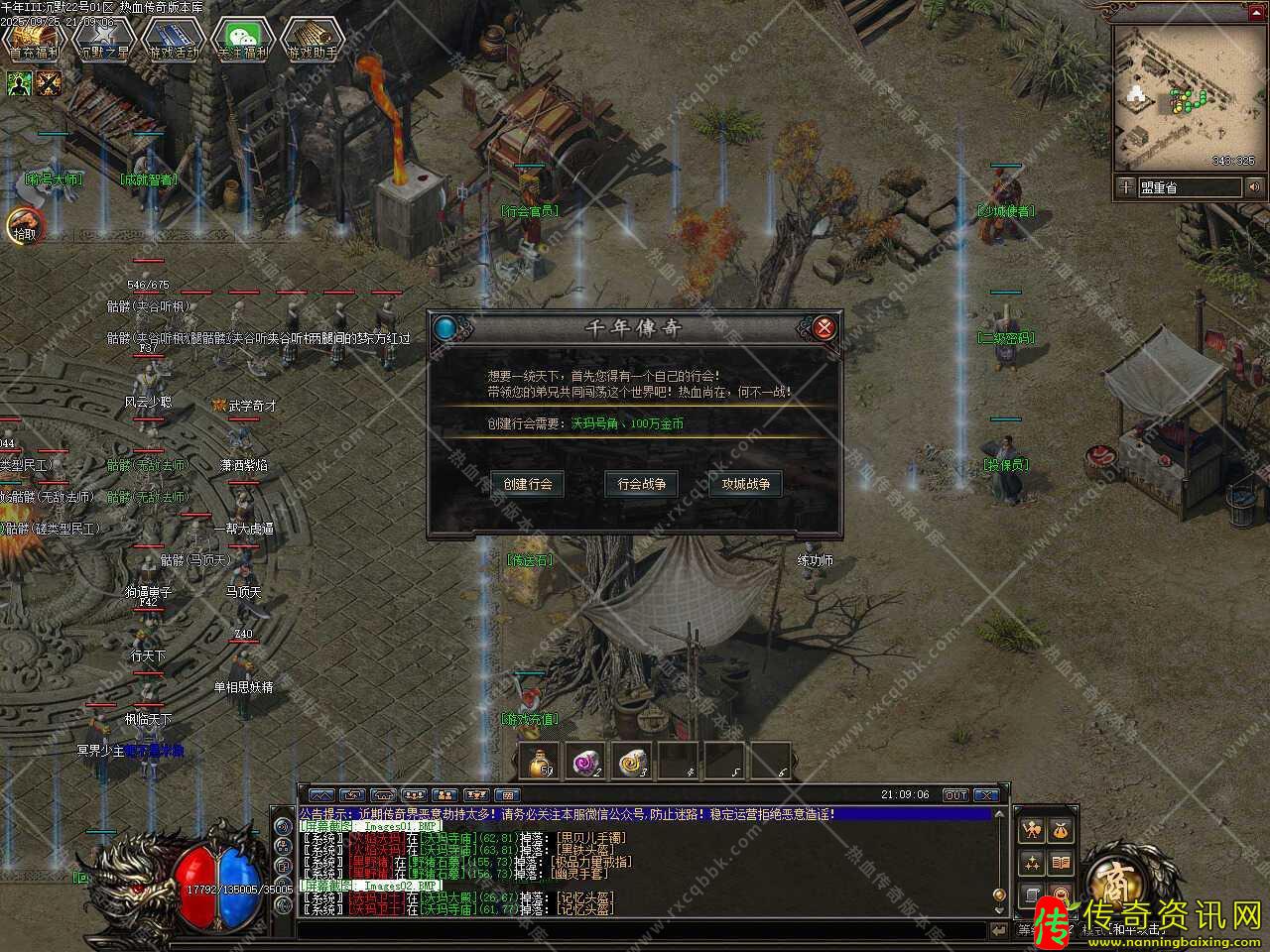
Task: Use the yellow swirl stone in slot 3
Action: tap(632, 761)
